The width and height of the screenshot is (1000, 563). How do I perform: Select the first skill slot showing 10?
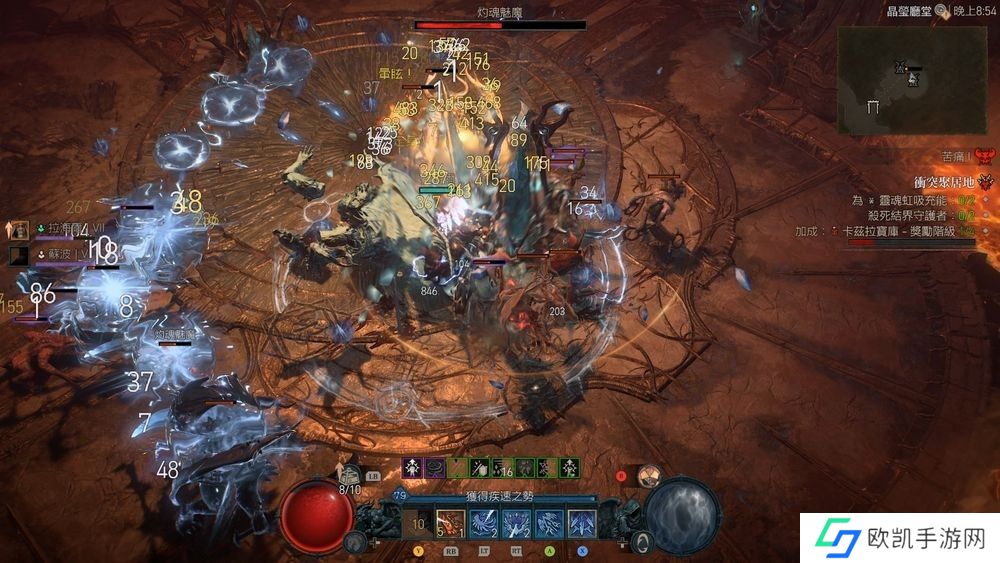[418, 523]
